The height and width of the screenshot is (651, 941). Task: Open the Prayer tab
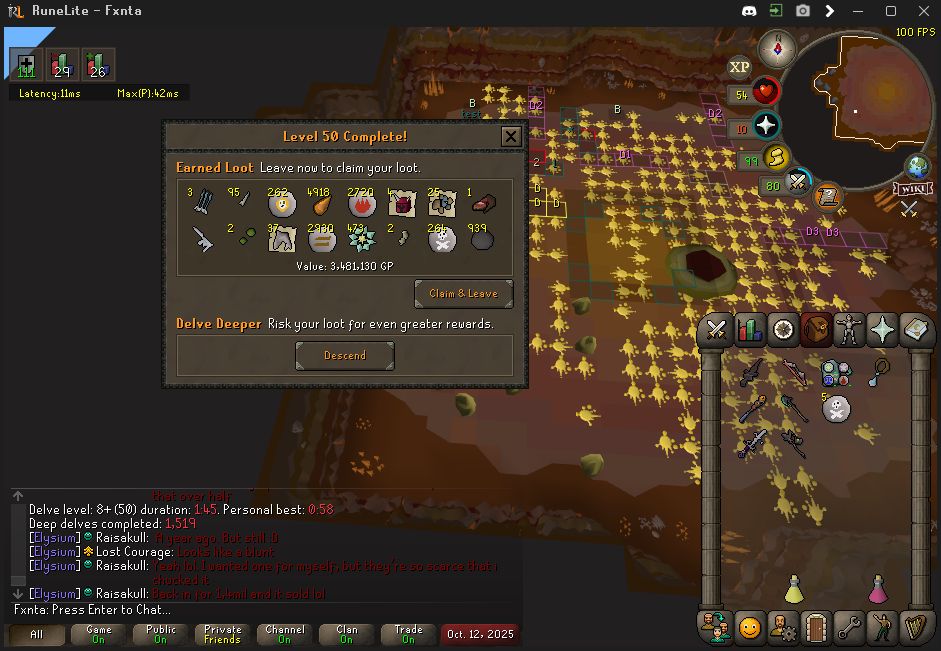pos(881,330)
